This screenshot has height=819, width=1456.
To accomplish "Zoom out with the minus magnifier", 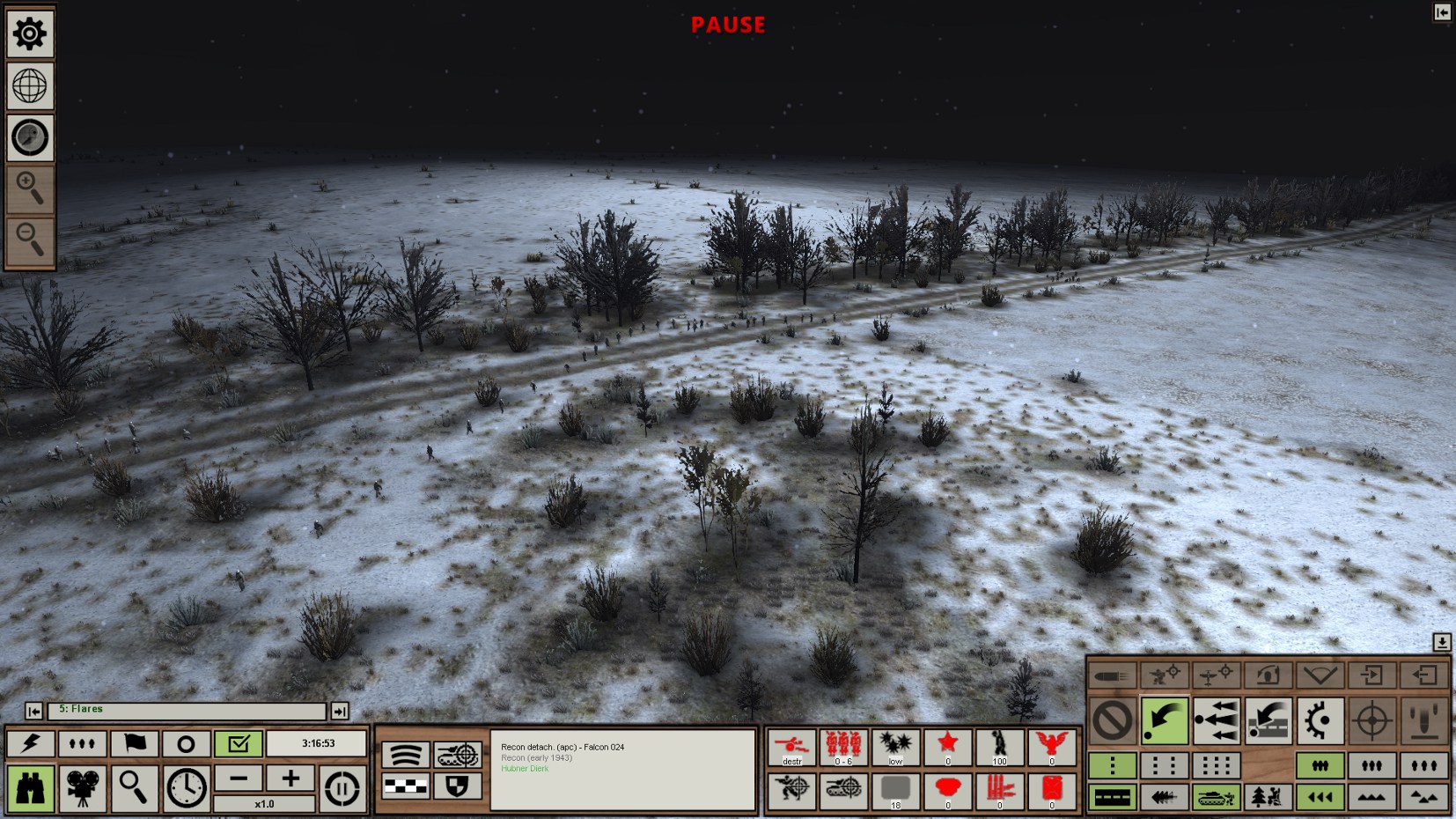I will click(x=30, y=240).
